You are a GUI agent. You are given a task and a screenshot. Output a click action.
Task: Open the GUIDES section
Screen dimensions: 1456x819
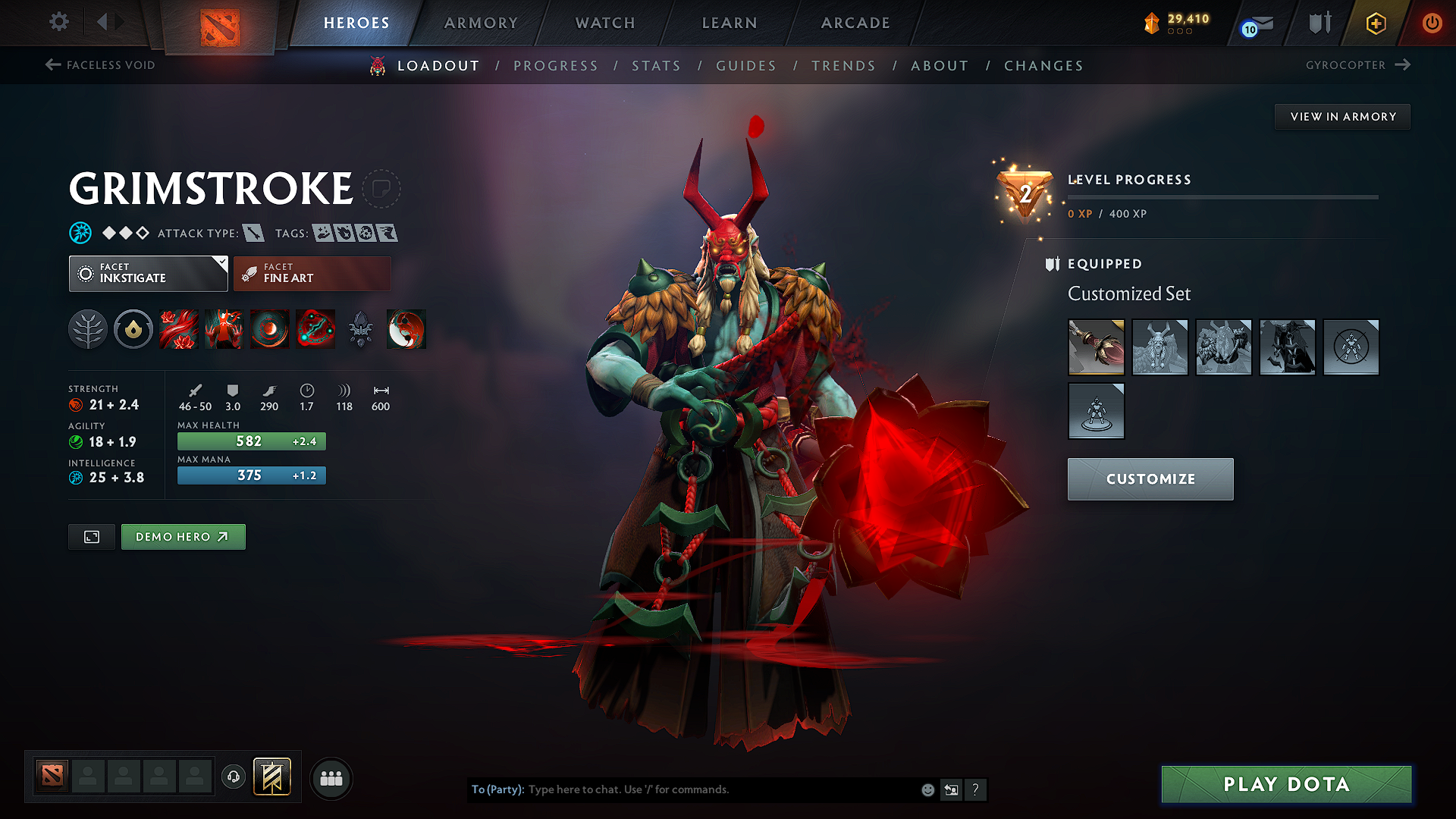tap(745, 66)
